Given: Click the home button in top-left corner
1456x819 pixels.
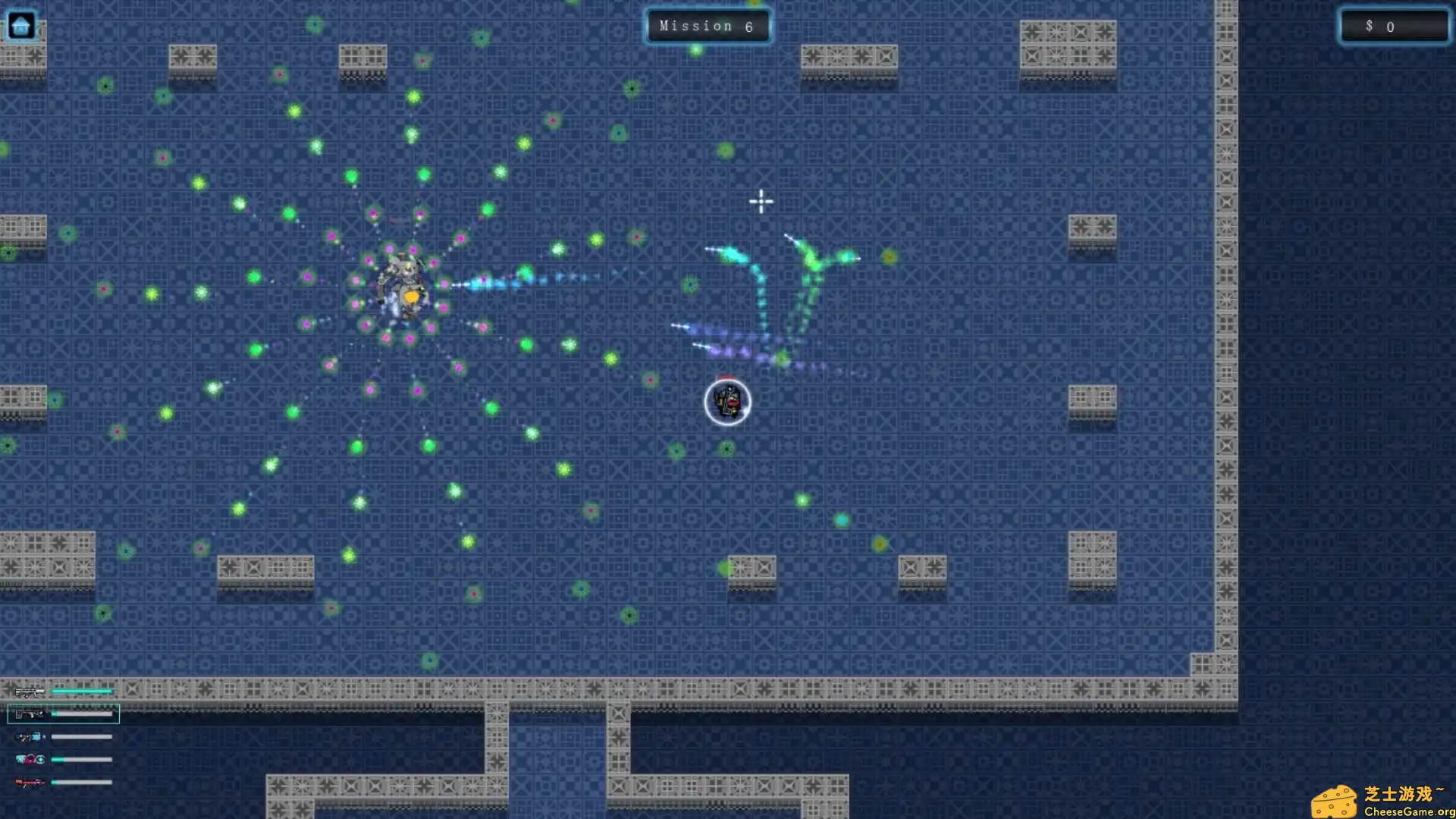Looking at the screenshot, I should [22, 25].
